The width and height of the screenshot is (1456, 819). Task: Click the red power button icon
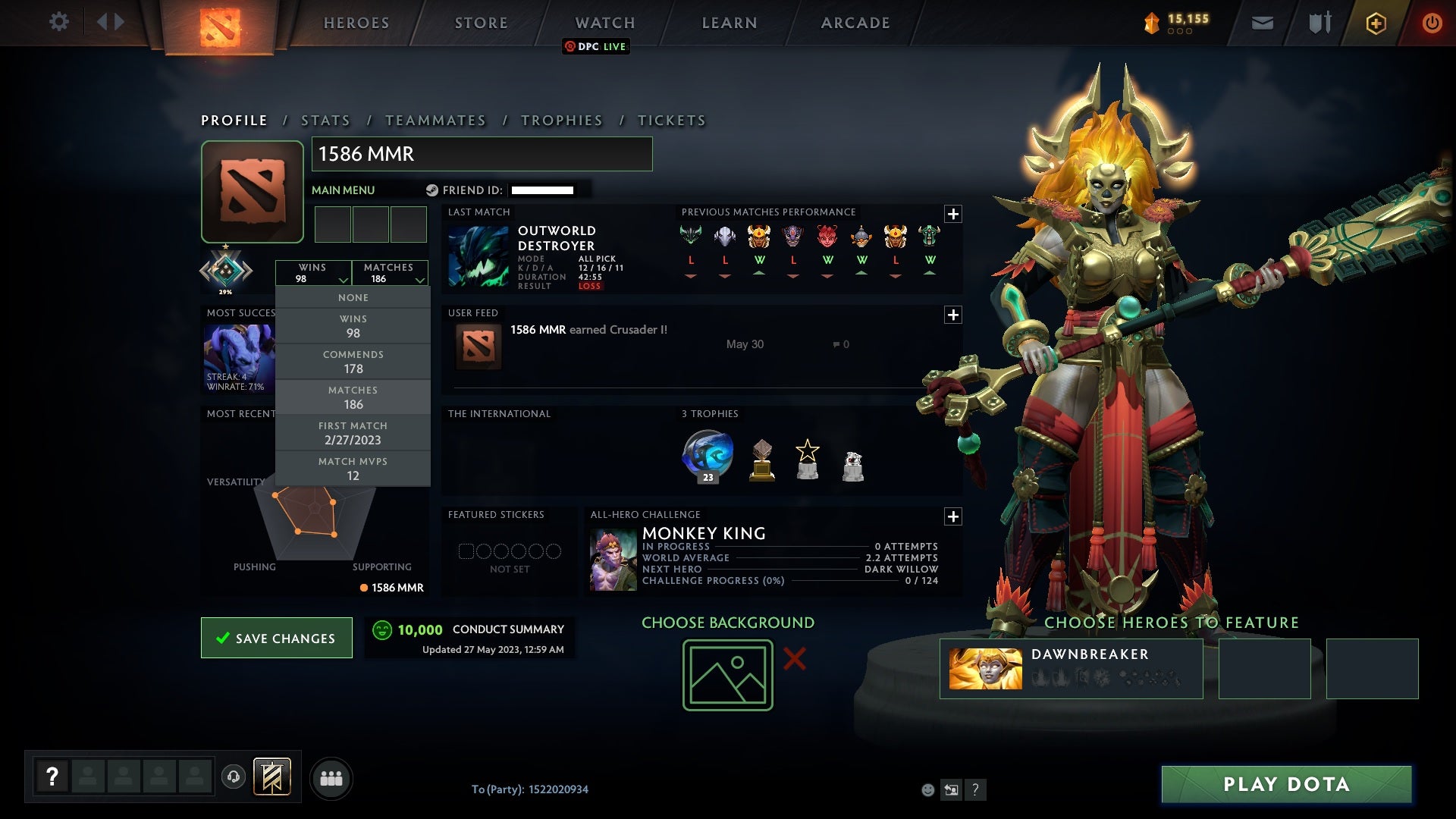(x=1433, y=22)
